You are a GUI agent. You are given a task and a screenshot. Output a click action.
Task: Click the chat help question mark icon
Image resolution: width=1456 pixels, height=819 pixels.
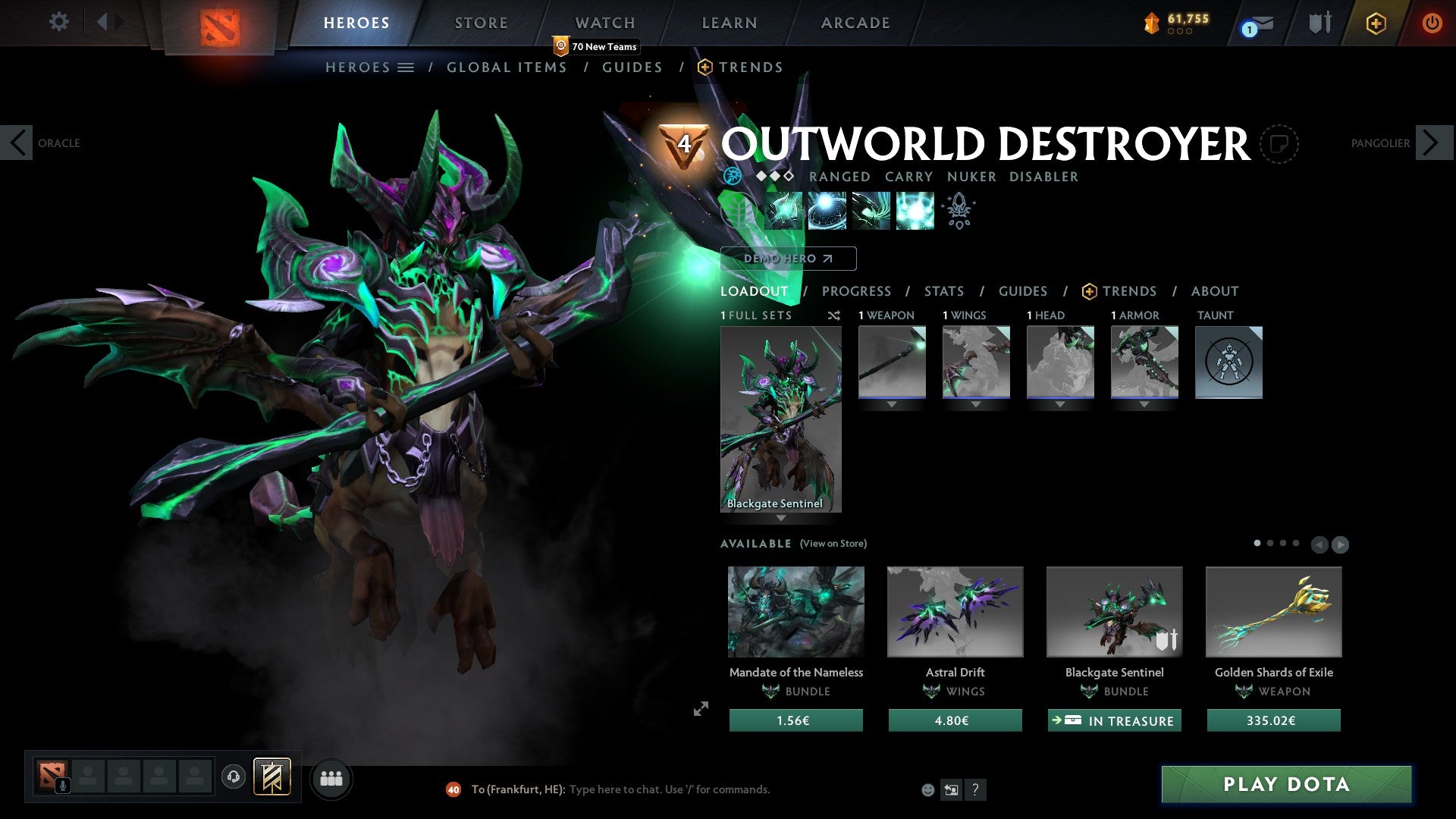[x=975, y=790]
